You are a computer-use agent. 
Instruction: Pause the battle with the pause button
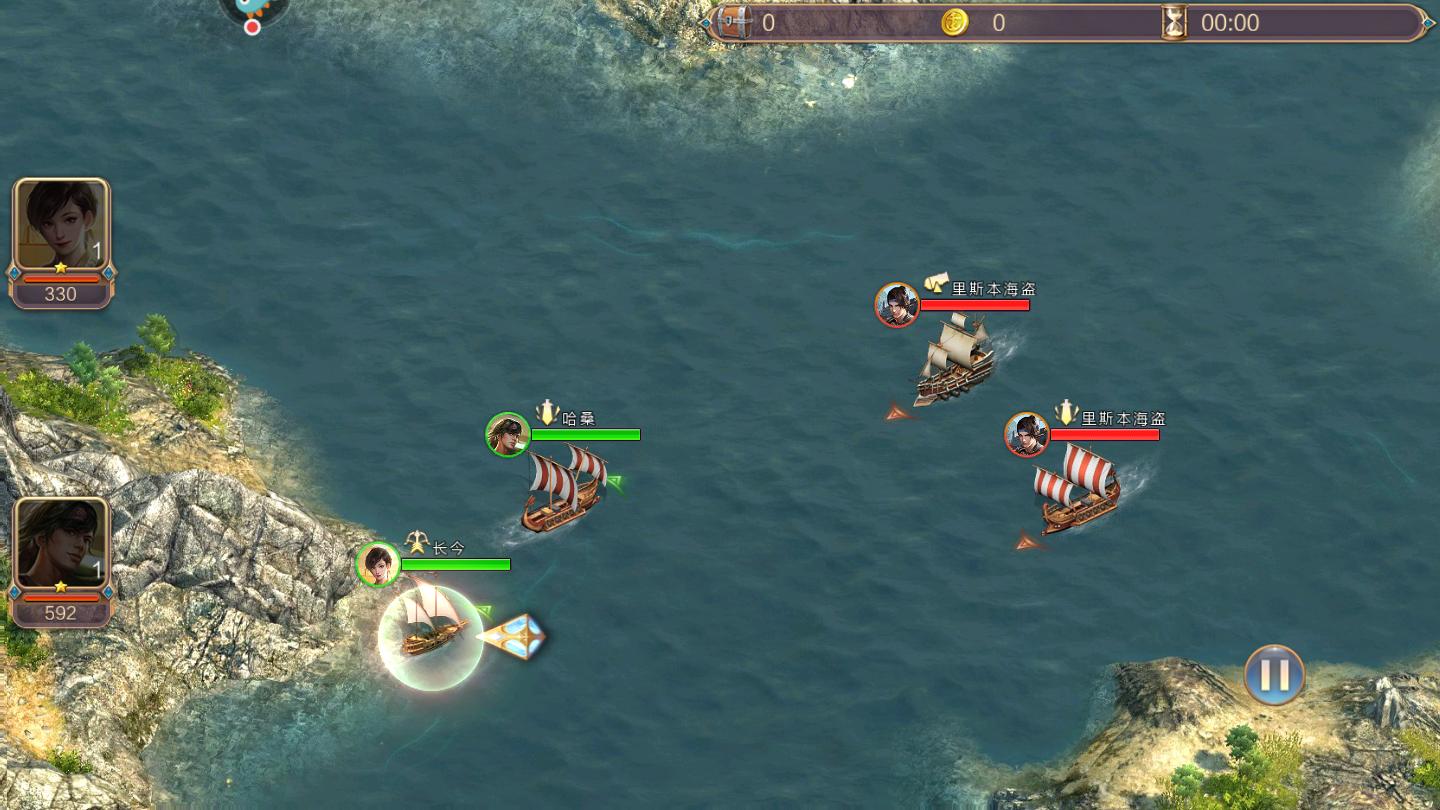pyautogui.click(x=1274, y=674)
